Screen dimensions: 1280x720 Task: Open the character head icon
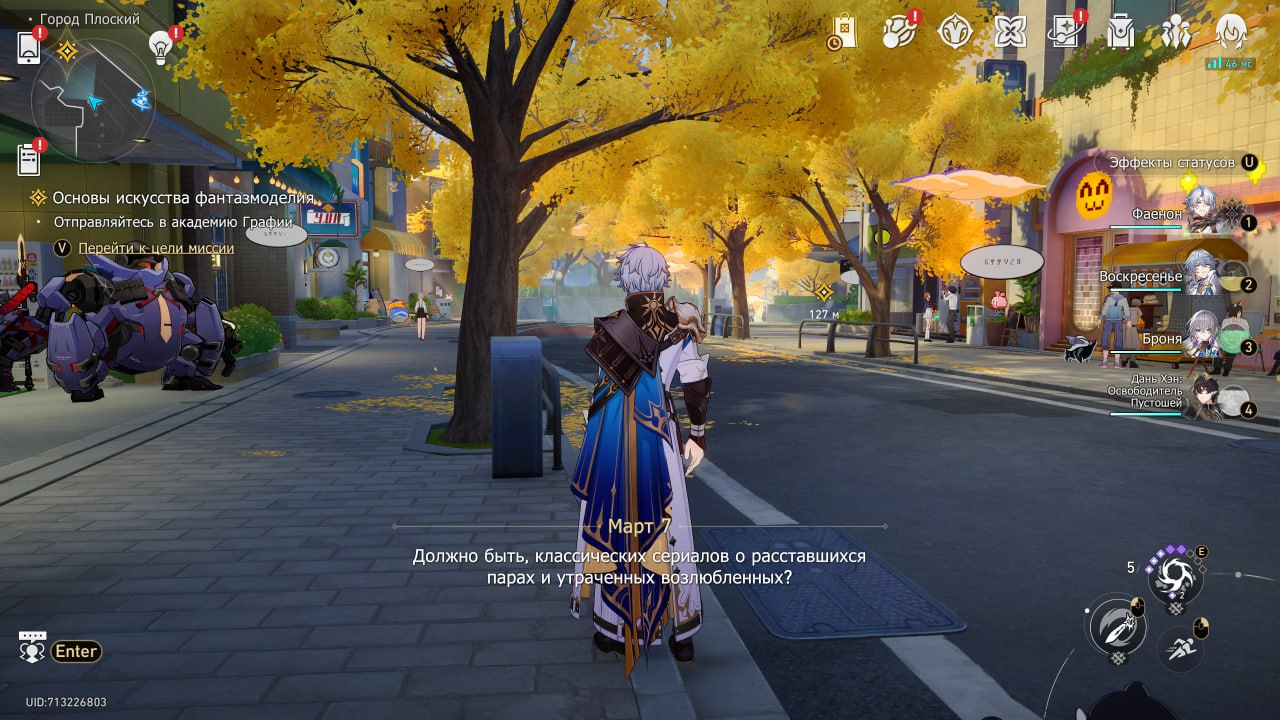pos(1231,33)
